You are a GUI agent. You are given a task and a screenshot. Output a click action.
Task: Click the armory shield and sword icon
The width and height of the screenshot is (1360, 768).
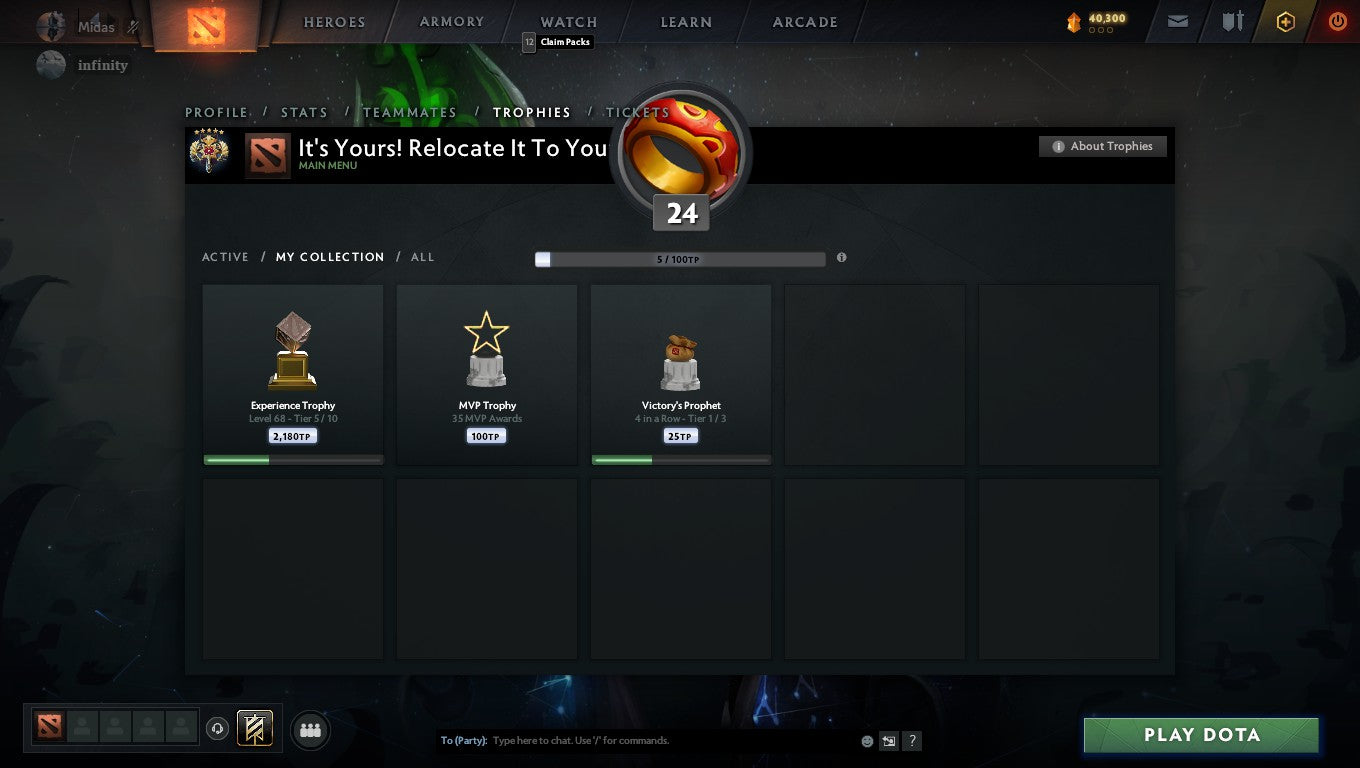(1232, 20)
